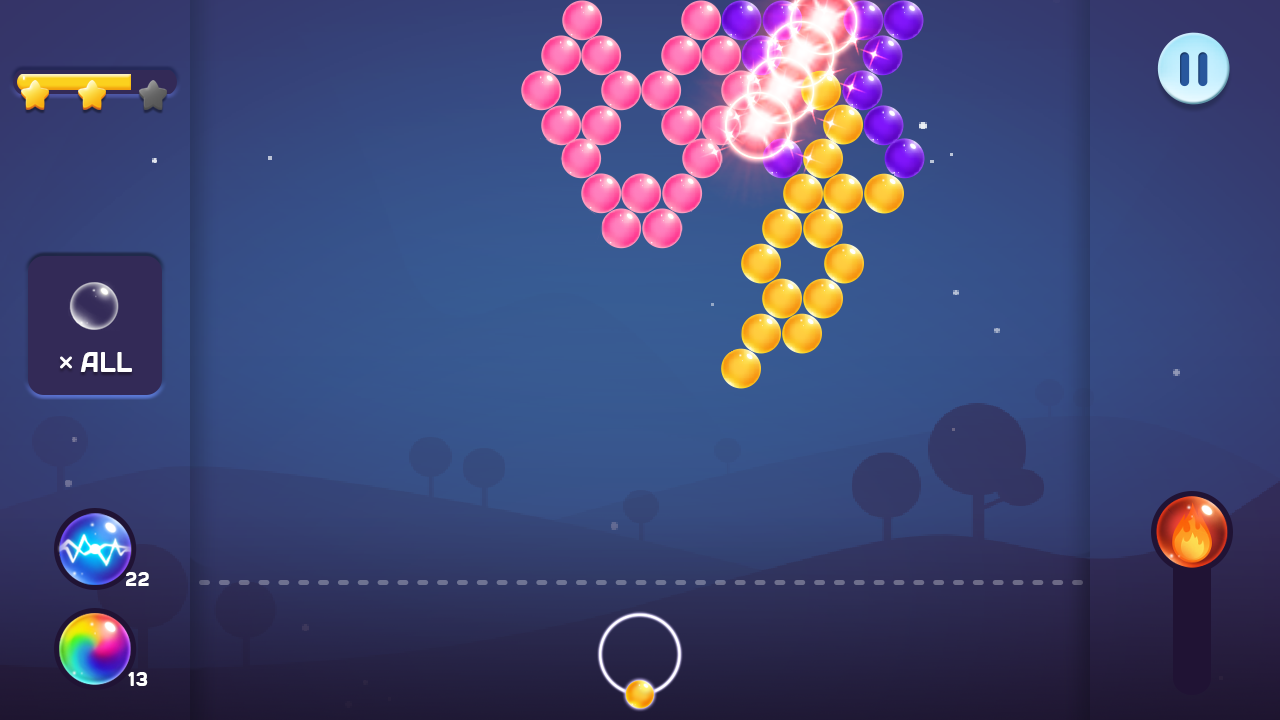Select the unfilled gray star
This screenshot has width=1280, height=720.
150,96
